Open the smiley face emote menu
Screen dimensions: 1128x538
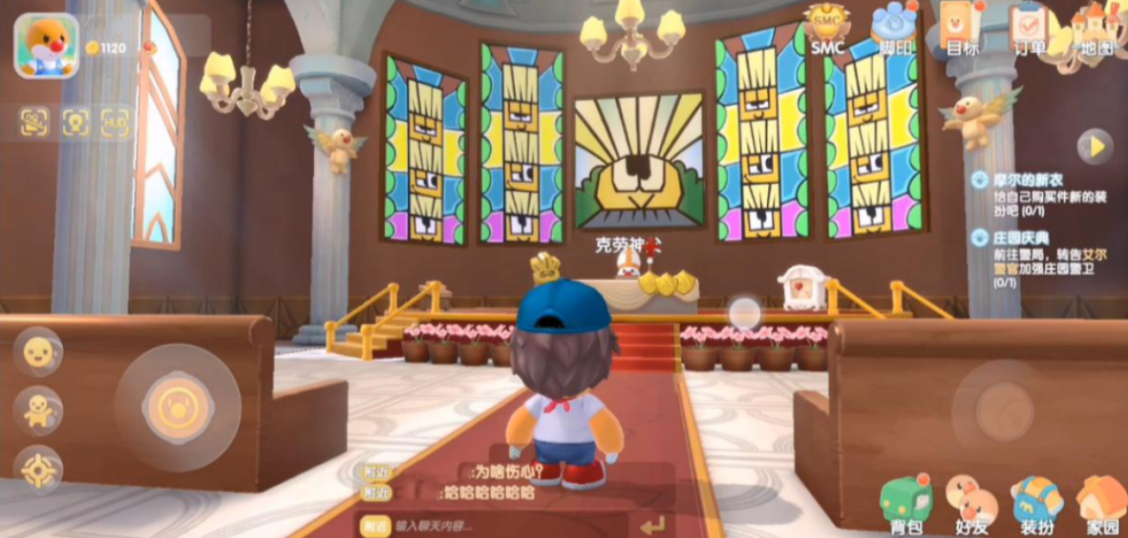pyautogui.click(x=38, y=351)
